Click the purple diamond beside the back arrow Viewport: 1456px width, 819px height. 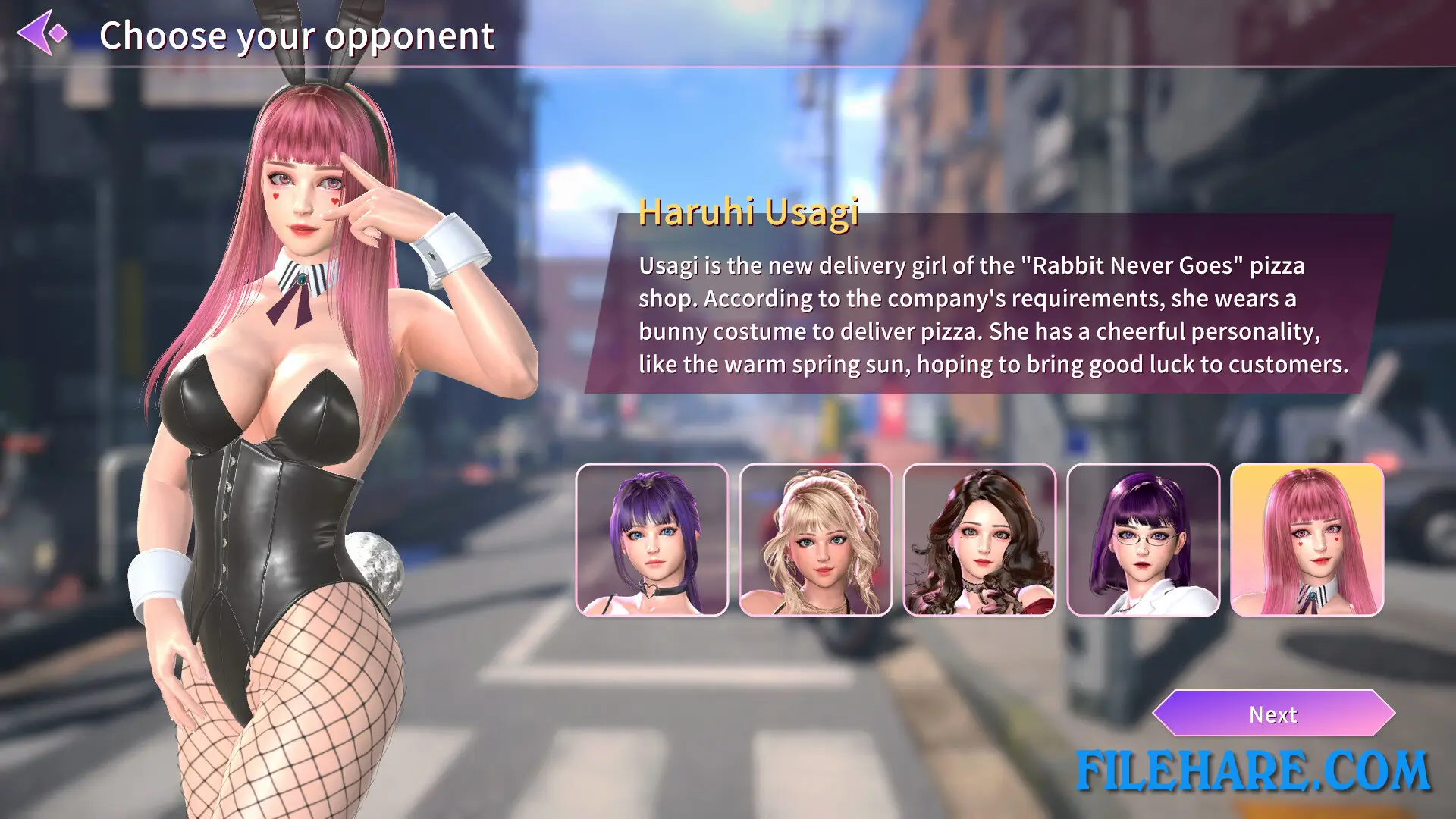tap(58, 33)
